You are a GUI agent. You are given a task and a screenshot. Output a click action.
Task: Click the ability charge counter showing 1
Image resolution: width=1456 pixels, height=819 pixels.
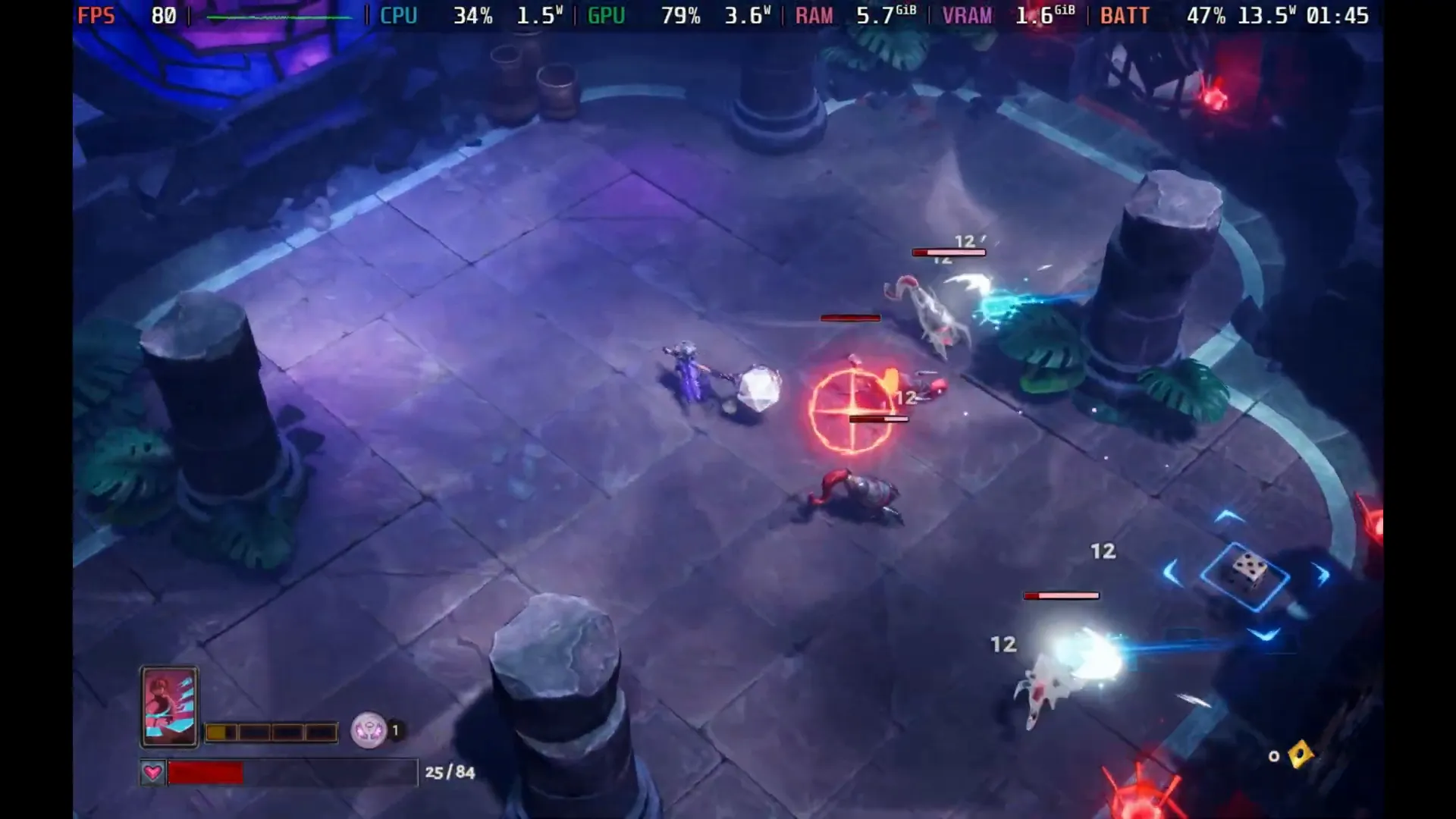pyautogui.click(x=395, y=731)
